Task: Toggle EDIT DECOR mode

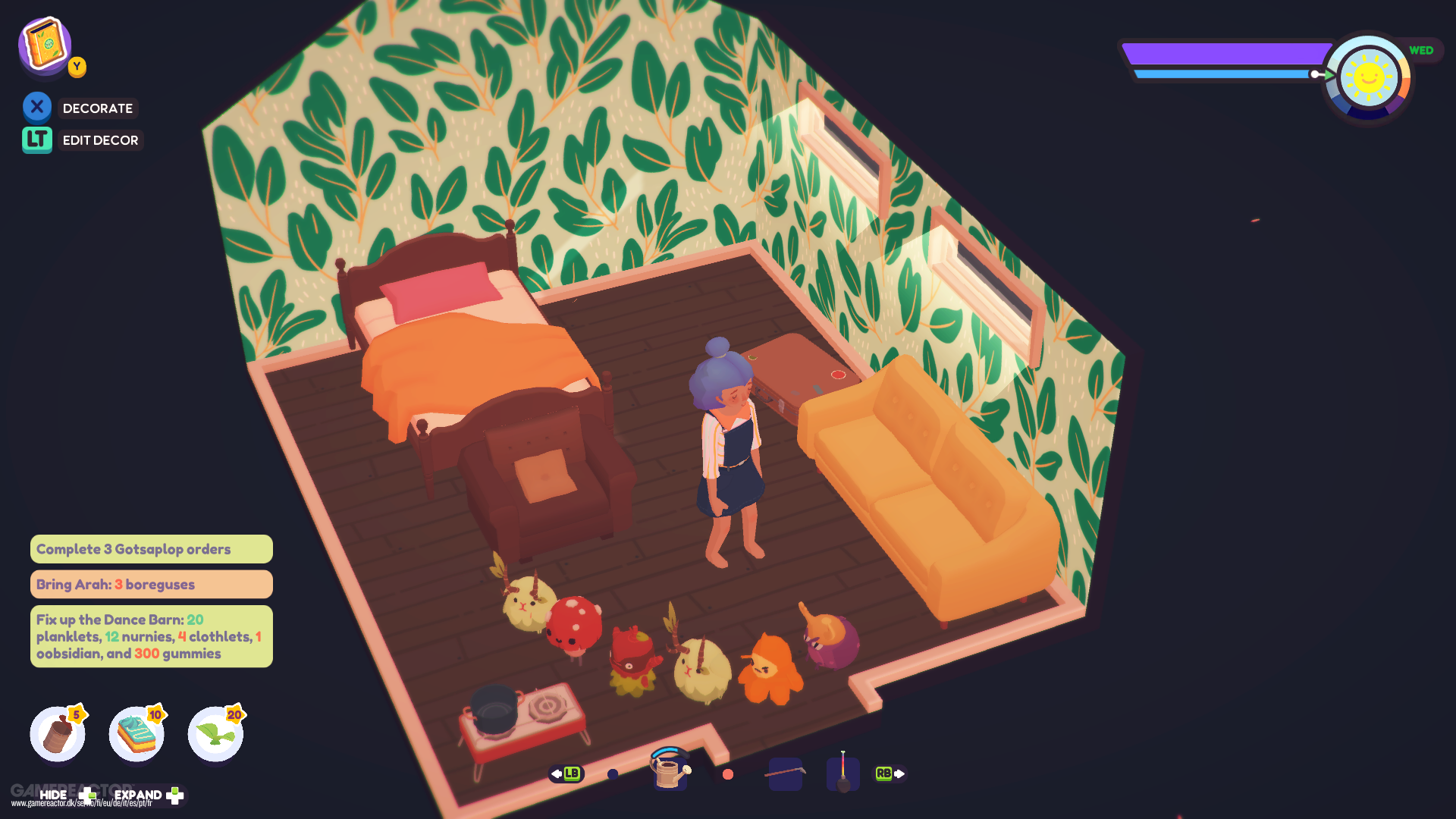Action: (36, 140)
